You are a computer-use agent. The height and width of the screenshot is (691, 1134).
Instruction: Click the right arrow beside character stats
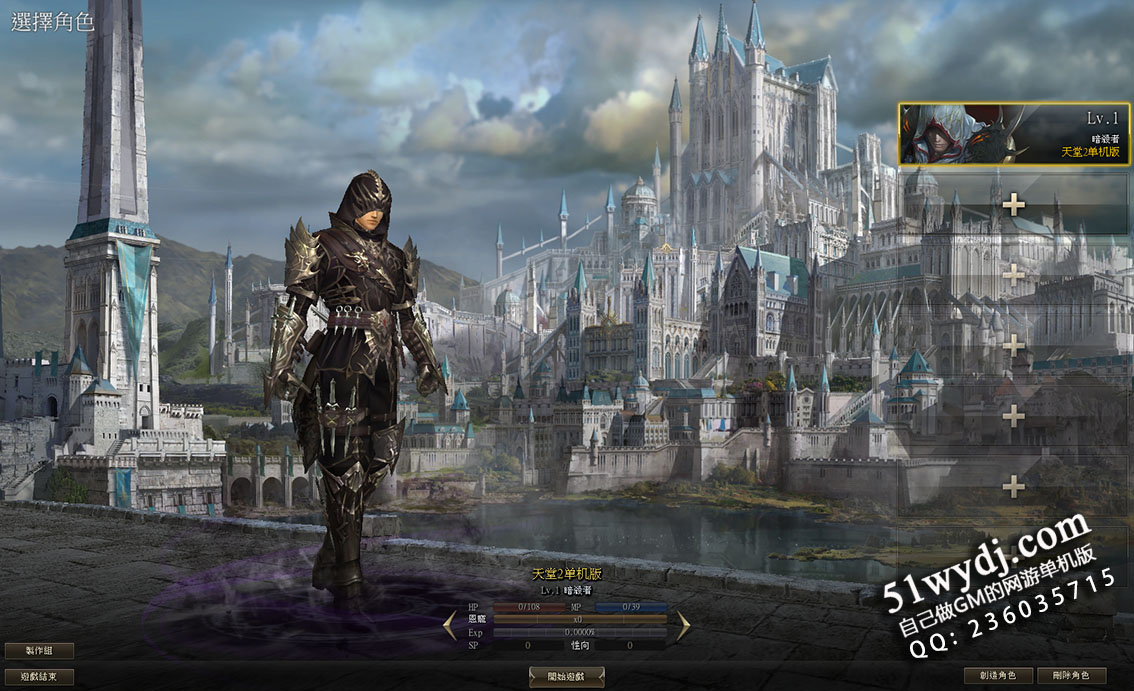(x=683, y=626)
